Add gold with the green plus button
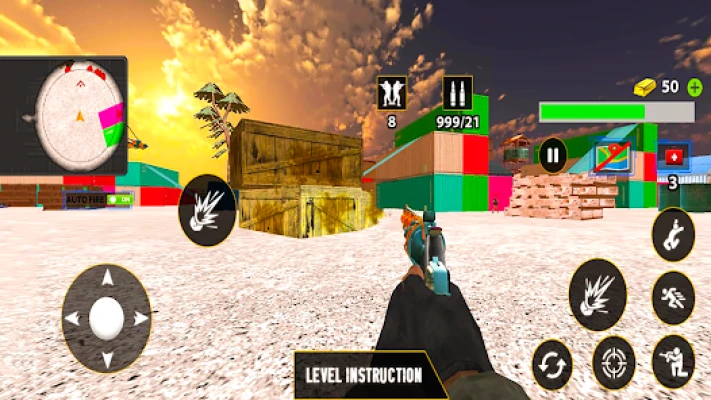Viewport: 711px width, 400px height. pyautogui.click(x=695, y=87)
